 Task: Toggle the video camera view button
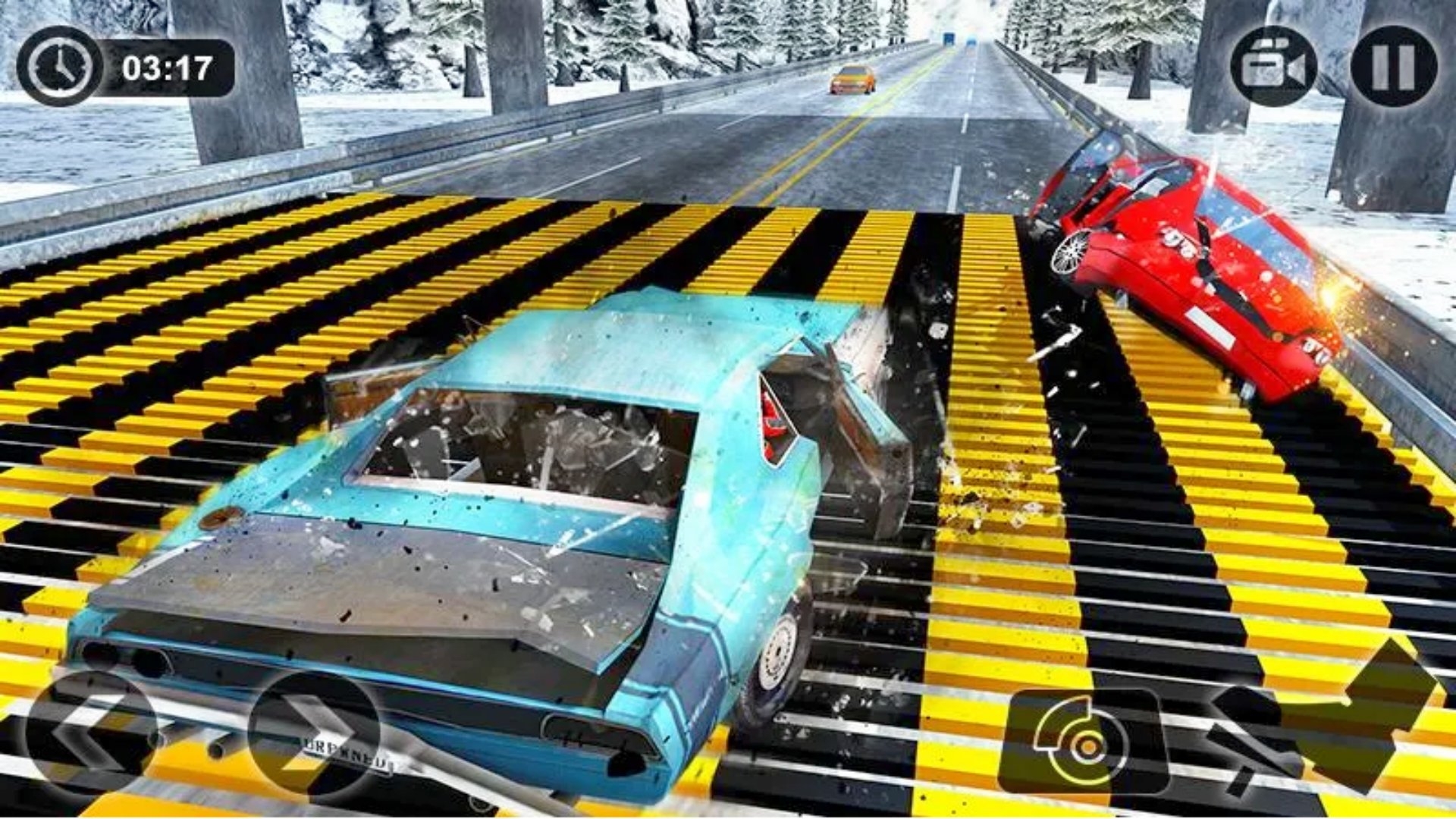pos(1273,67)
